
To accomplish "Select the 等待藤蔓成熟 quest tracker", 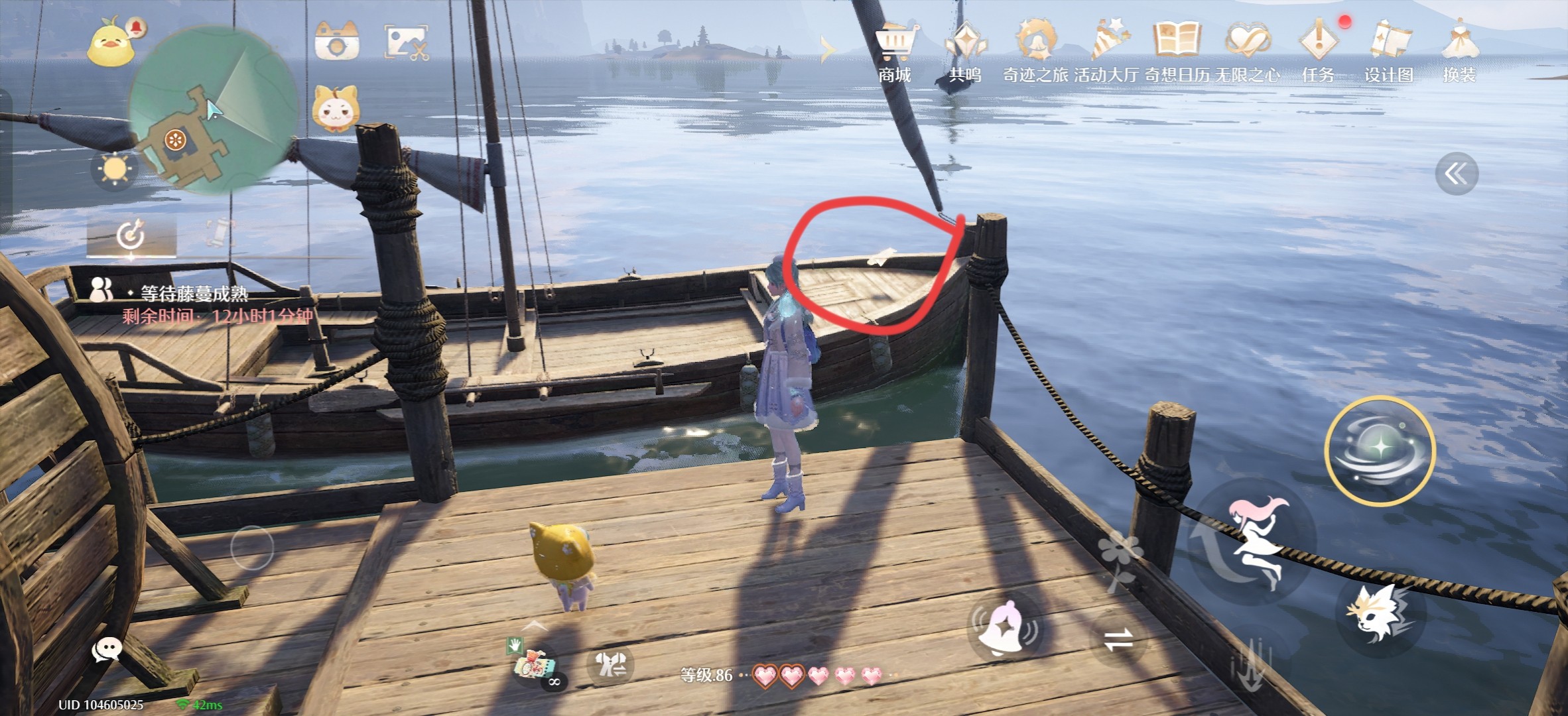I will click(194, 294).
